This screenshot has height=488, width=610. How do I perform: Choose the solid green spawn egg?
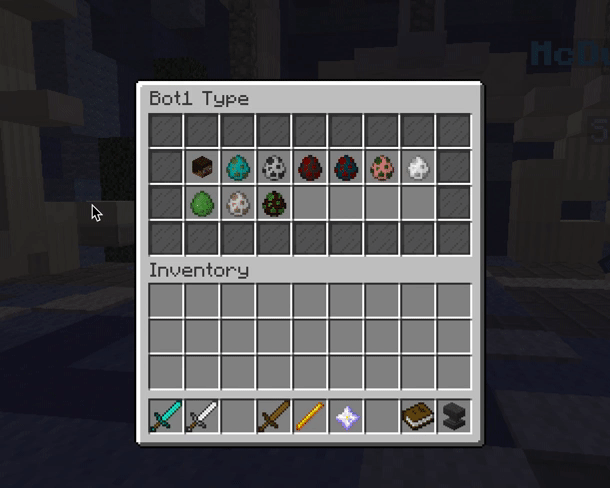pyautogui.click(x=203, y=203)
